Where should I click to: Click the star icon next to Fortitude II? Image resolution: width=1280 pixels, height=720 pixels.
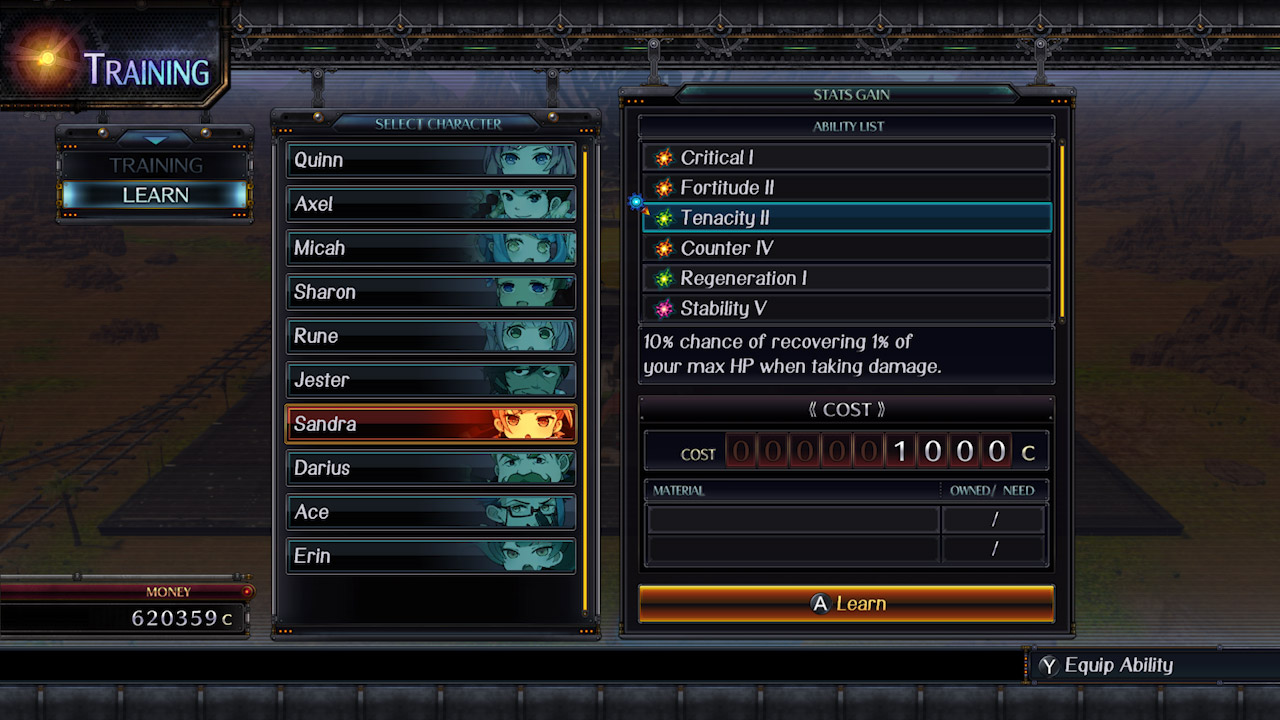[x=663, y=187]
